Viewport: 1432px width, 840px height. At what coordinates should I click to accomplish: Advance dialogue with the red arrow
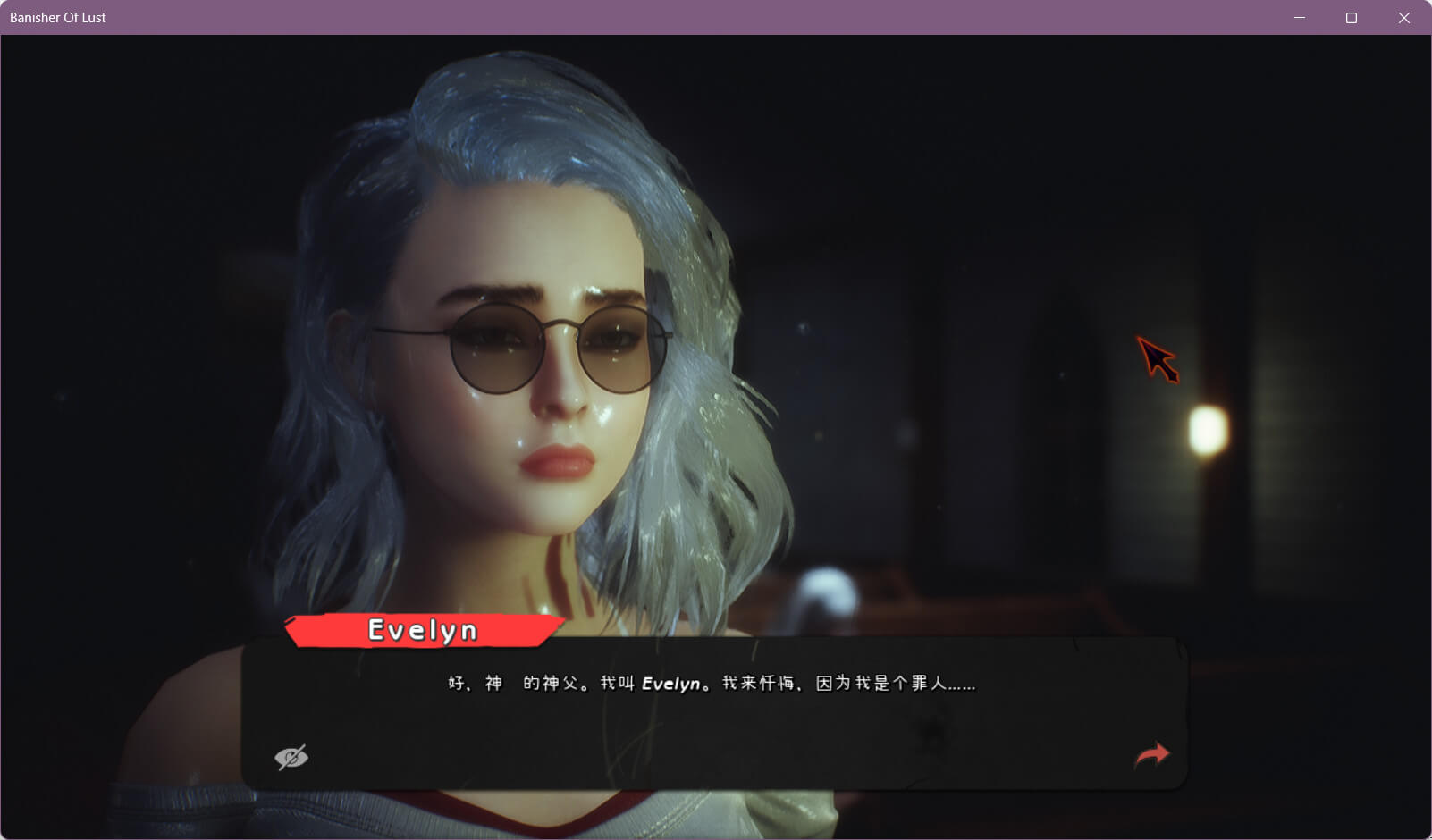(x=1151, y=755)
